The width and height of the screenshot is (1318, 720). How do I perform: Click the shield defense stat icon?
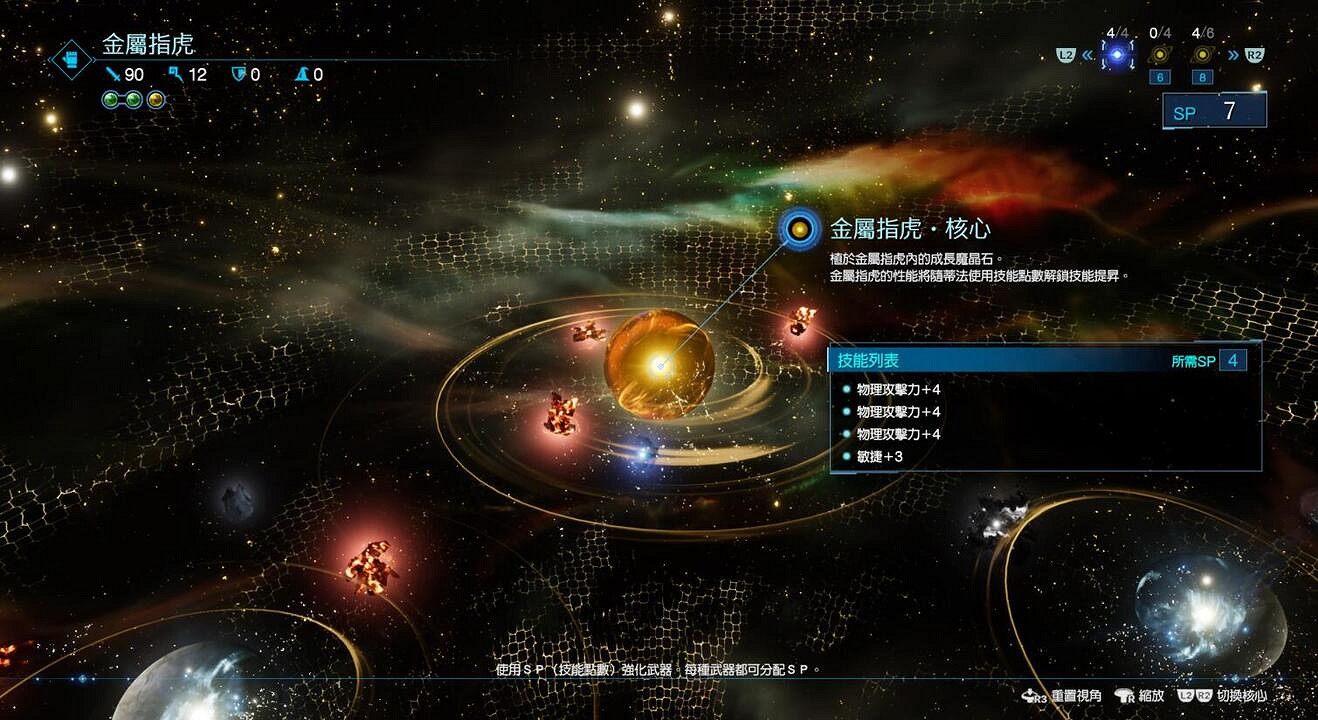pos(238,74)
